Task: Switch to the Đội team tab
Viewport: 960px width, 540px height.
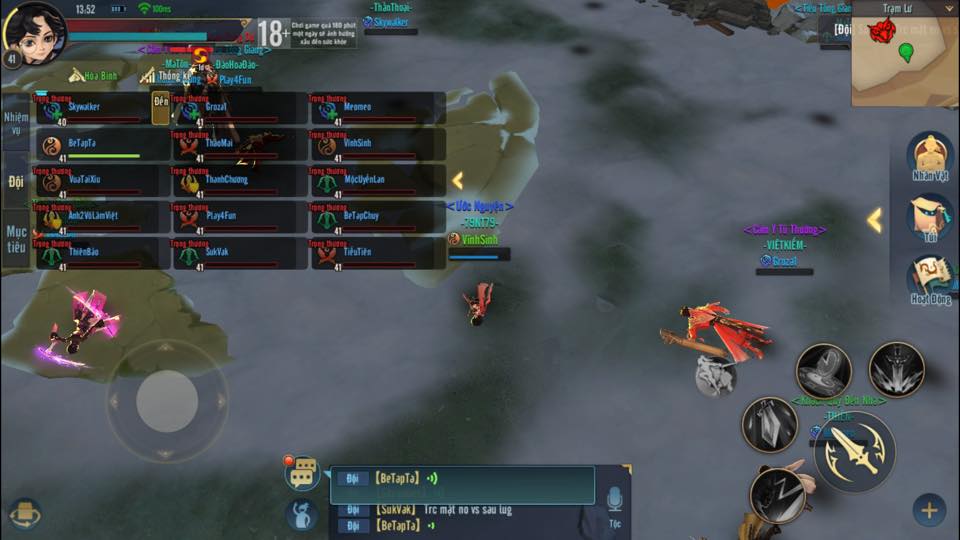Action: pyautogui.click(x=15, y=181)
